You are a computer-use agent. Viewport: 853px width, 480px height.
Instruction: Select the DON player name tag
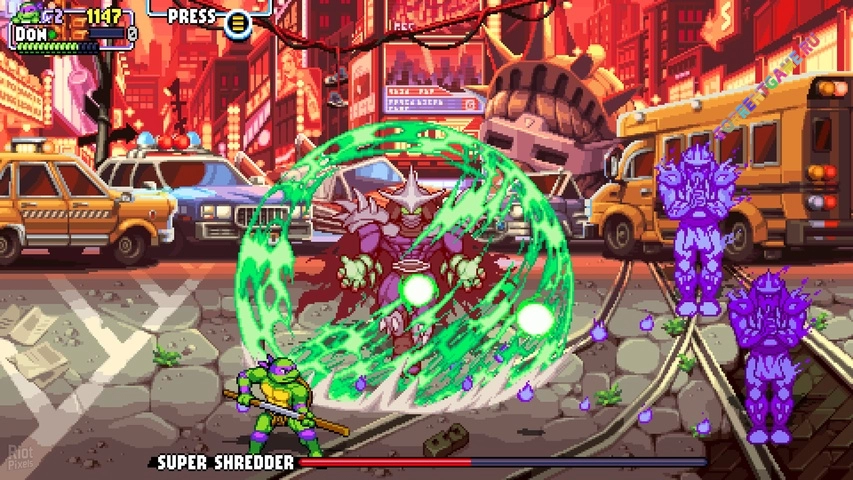[33, 33]
